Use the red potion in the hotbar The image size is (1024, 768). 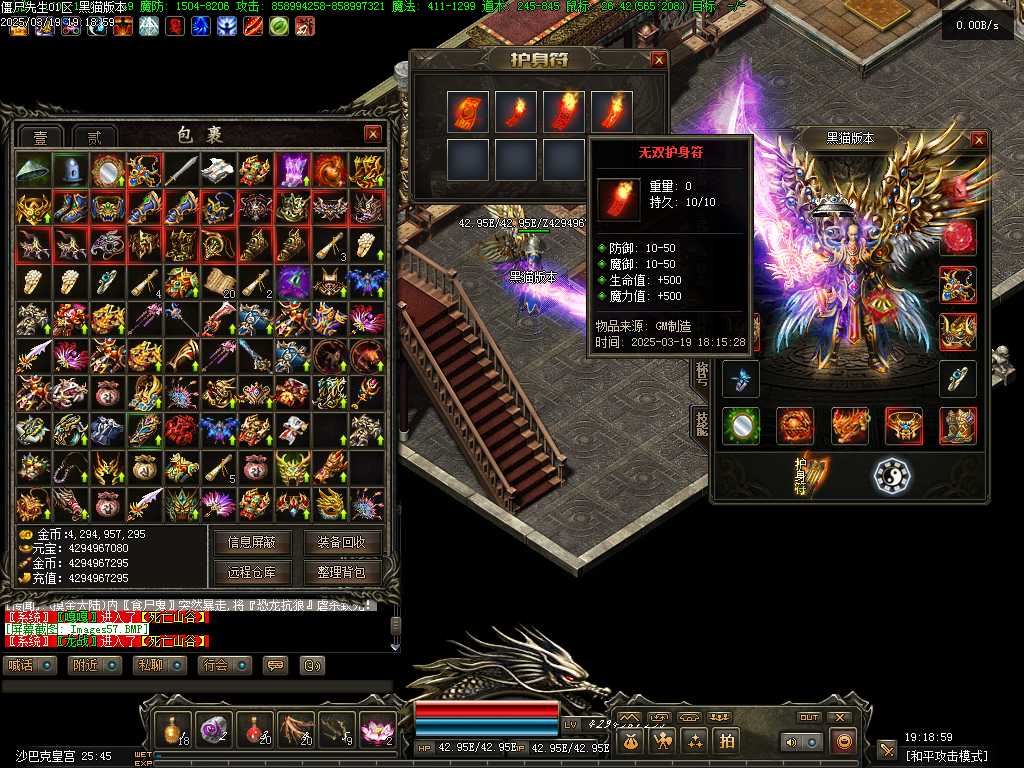click(x=256, y=729)
